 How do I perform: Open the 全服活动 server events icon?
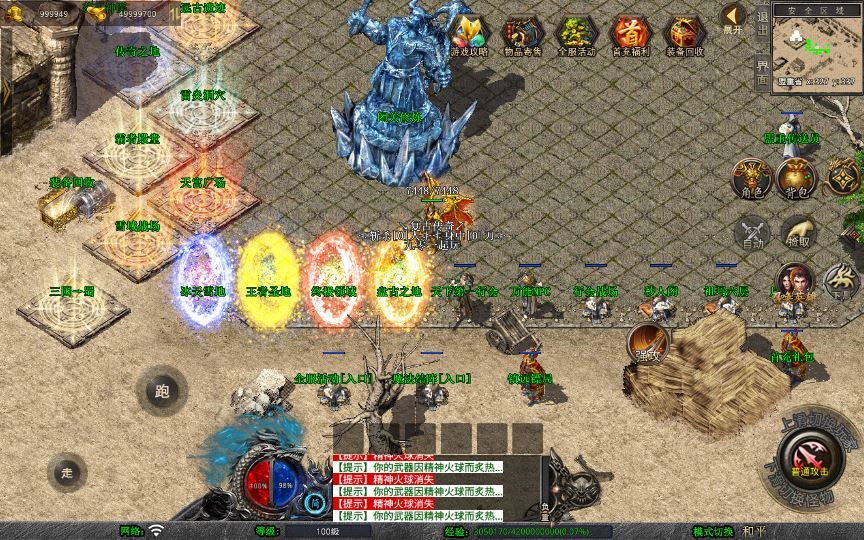[575, 35]
